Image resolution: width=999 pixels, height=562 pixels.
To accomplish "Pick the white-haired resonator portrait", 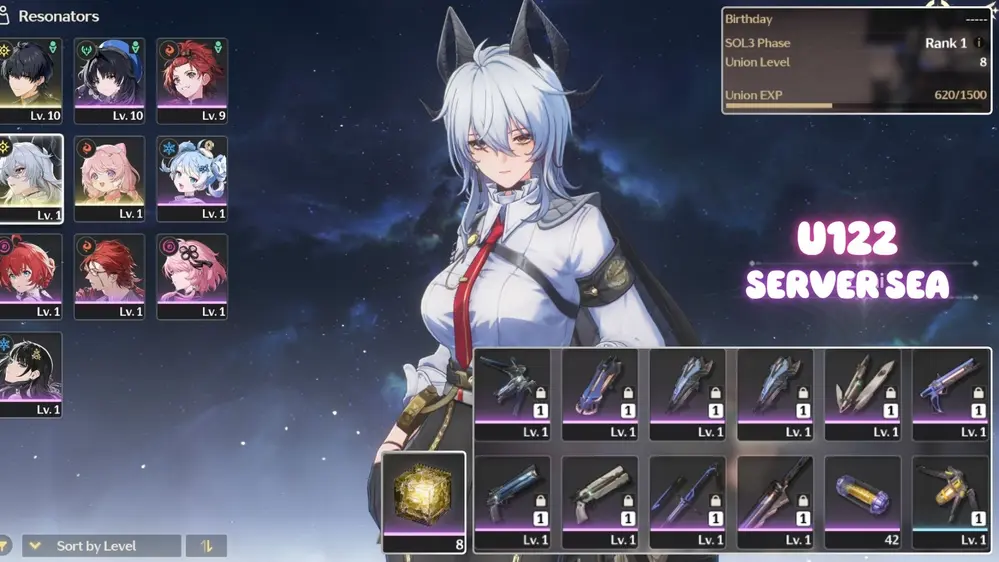I will coord(30,178).
